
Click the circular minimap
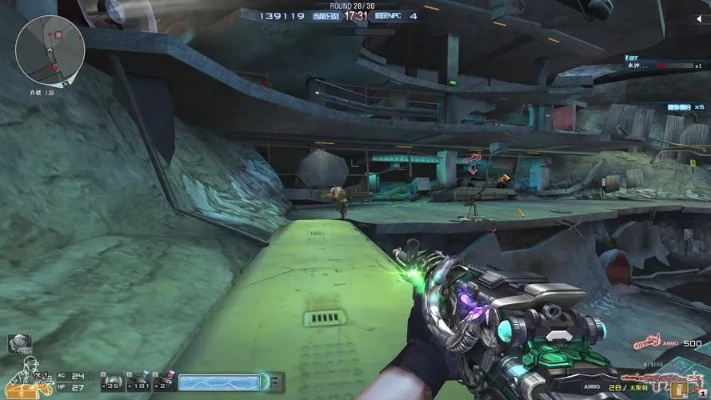50,50
